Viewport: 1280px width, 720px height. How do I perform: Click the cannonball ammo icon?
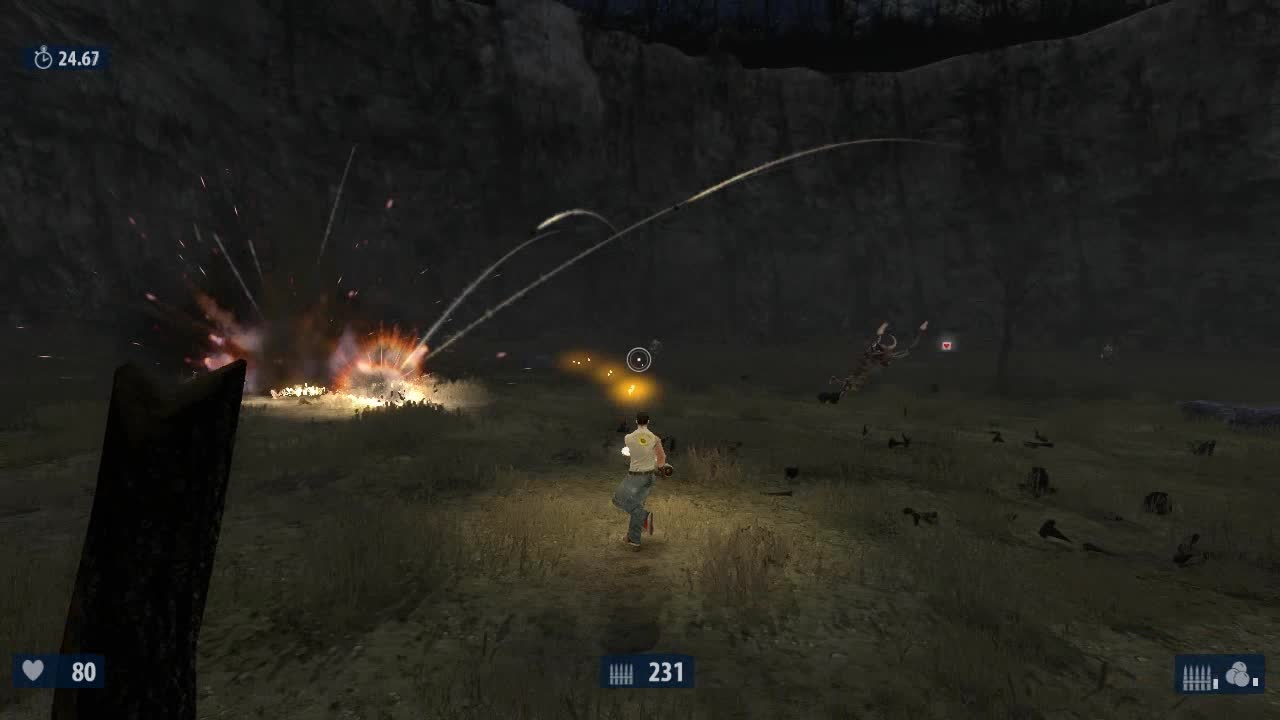tap(1238, 673)
